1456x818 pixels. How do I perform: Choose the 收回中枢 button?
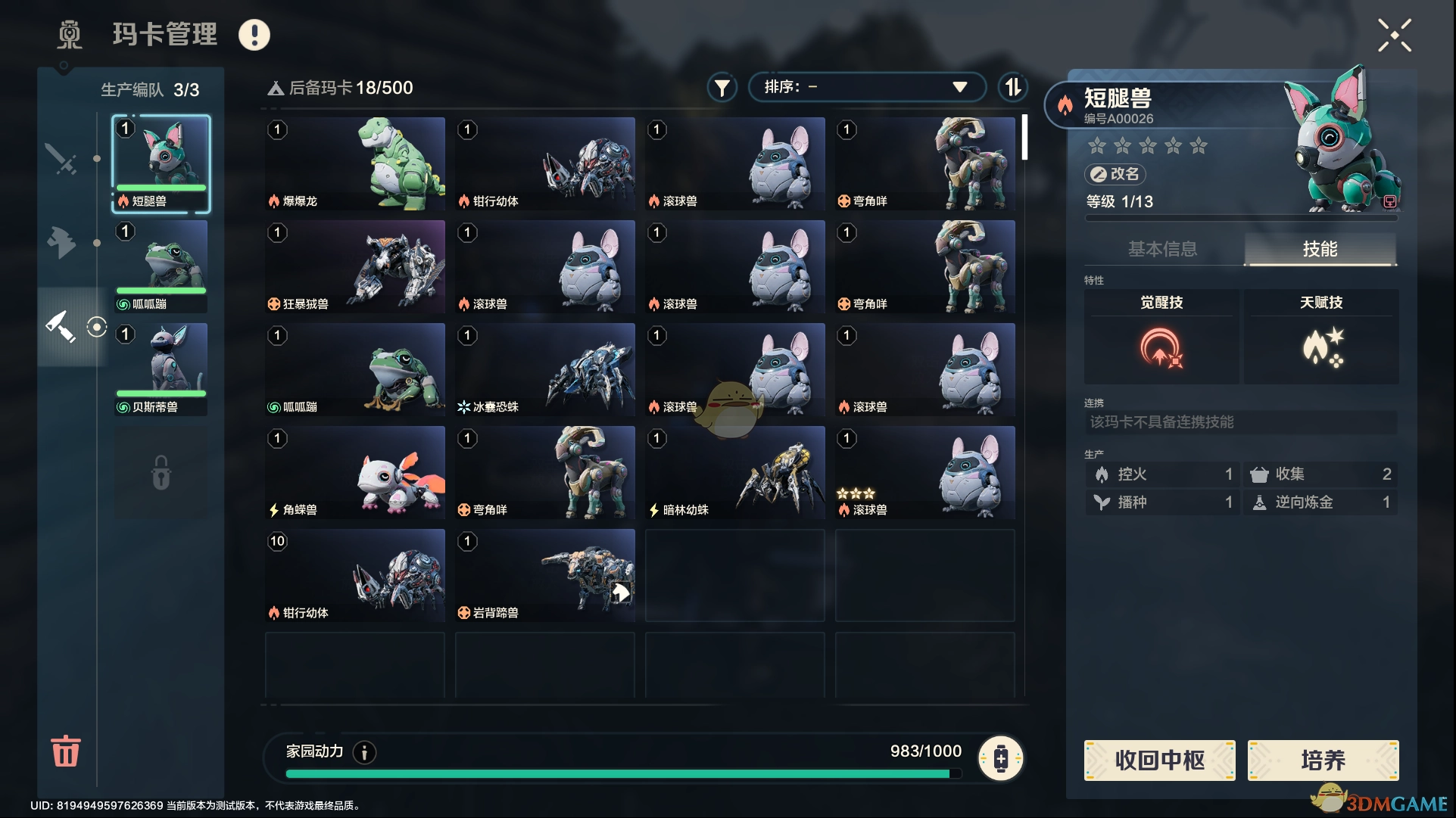coord(1159,760)
